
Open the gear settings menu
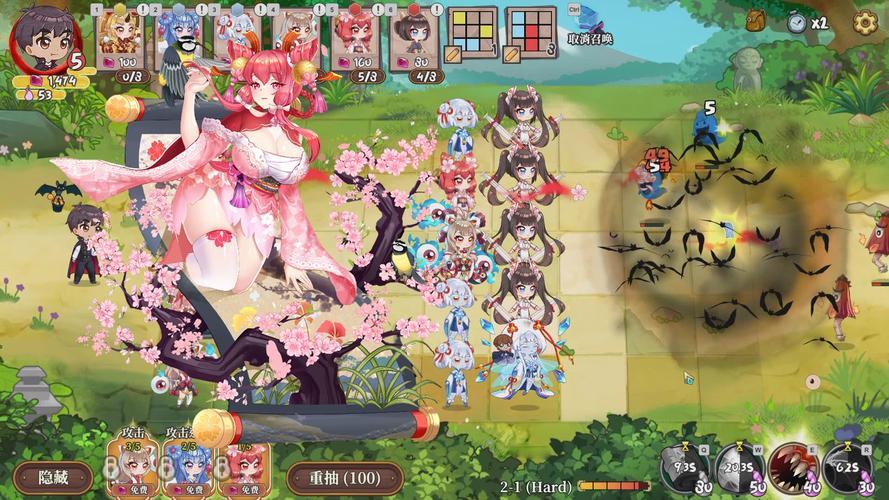click(x=866, y=21)
